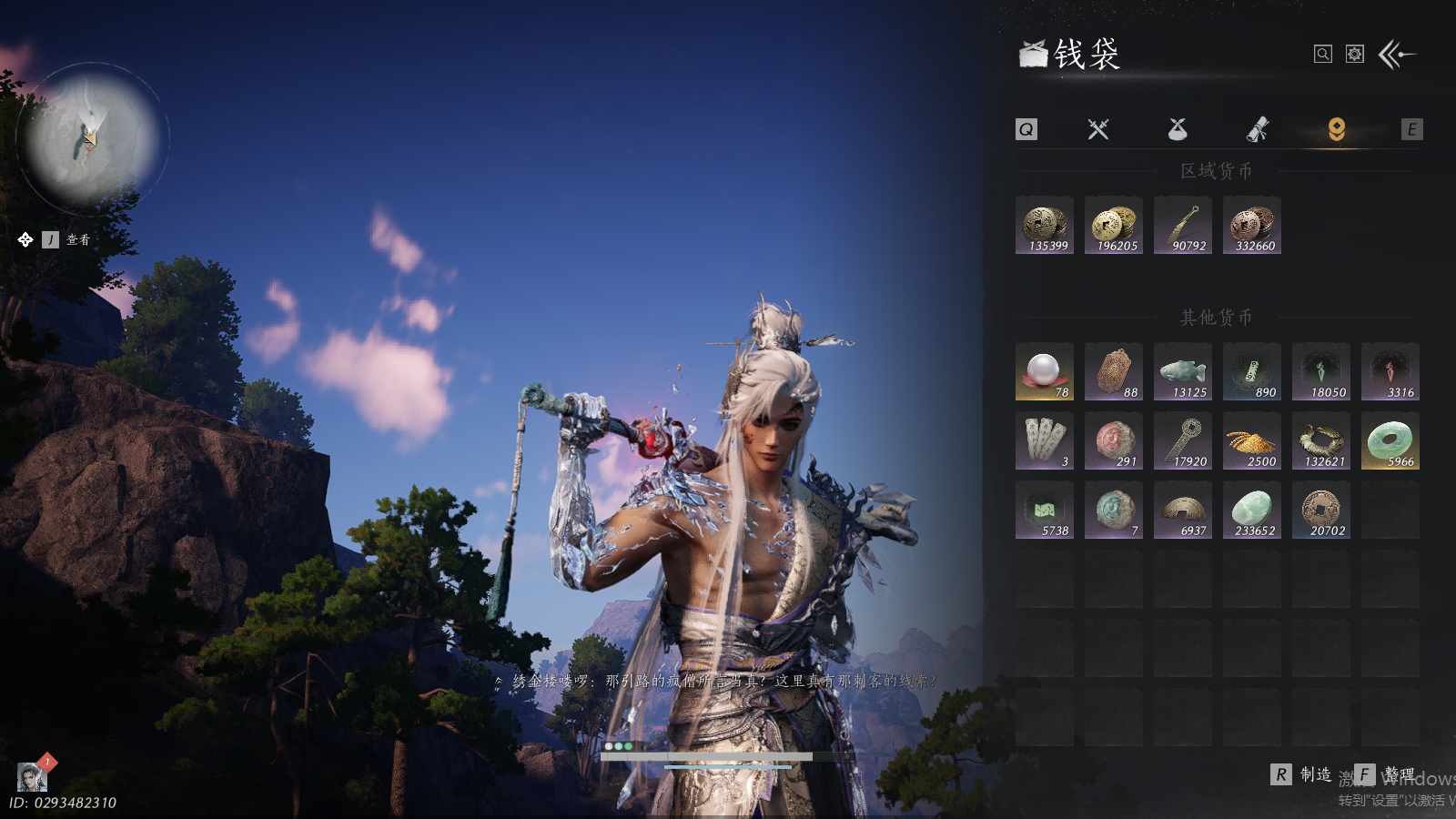Select the key-shaped coin showing 17920
The image size is (1456, 819).
1183,441
